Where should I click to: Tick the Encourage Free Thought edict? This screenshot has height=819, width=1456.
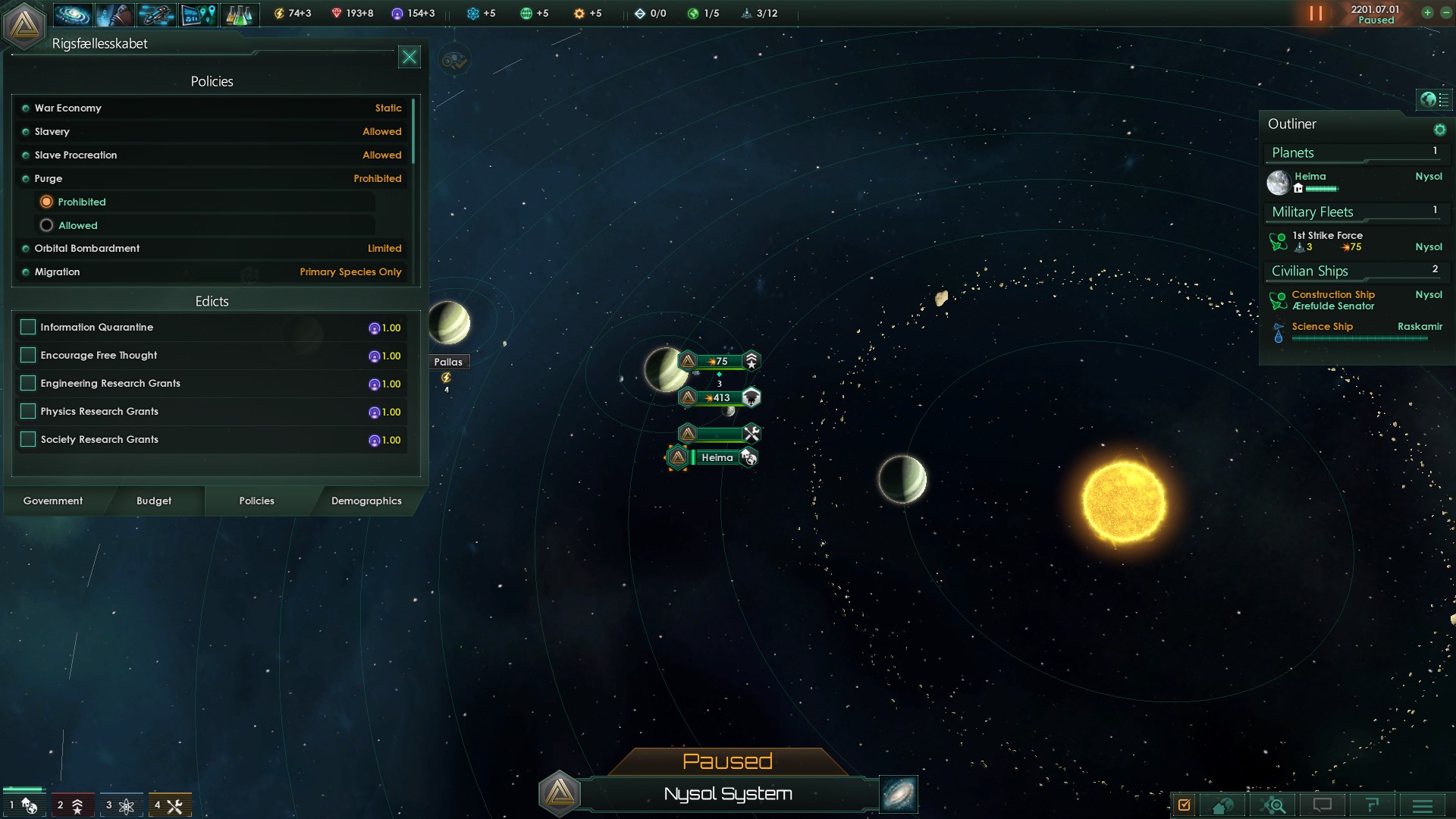point(28,355)
